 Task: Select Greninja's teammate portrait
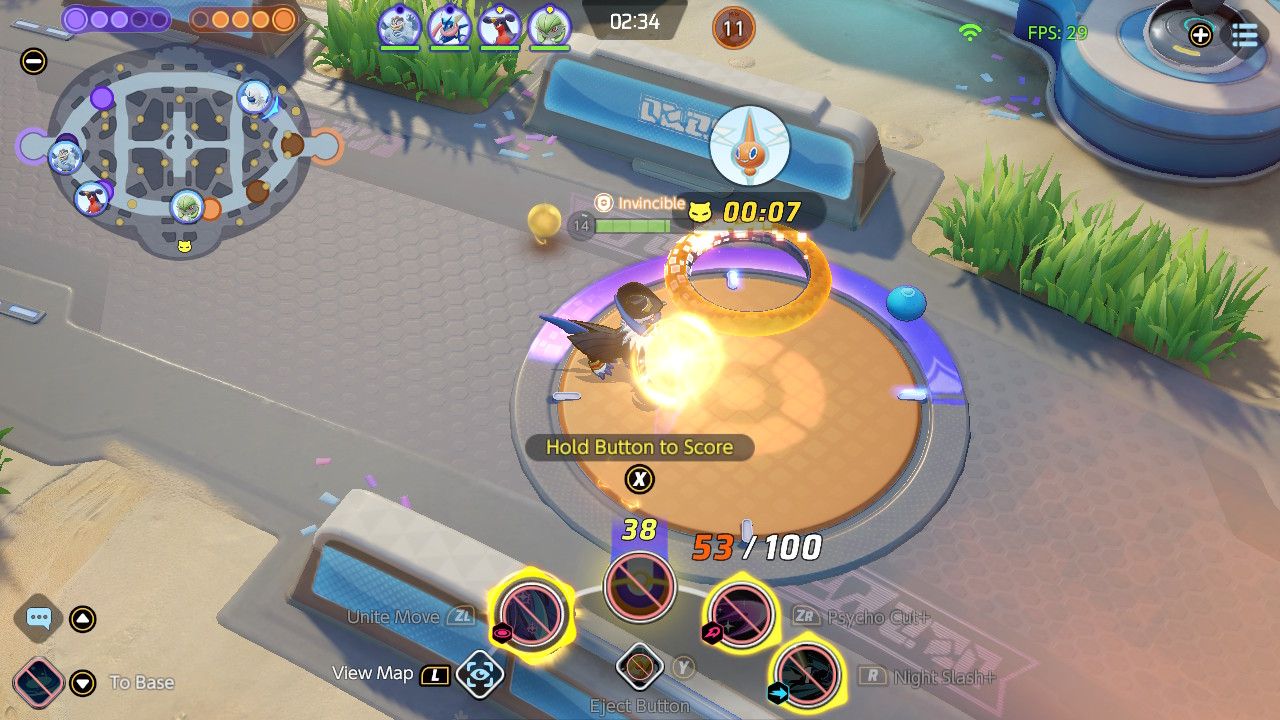coord(449,27)
